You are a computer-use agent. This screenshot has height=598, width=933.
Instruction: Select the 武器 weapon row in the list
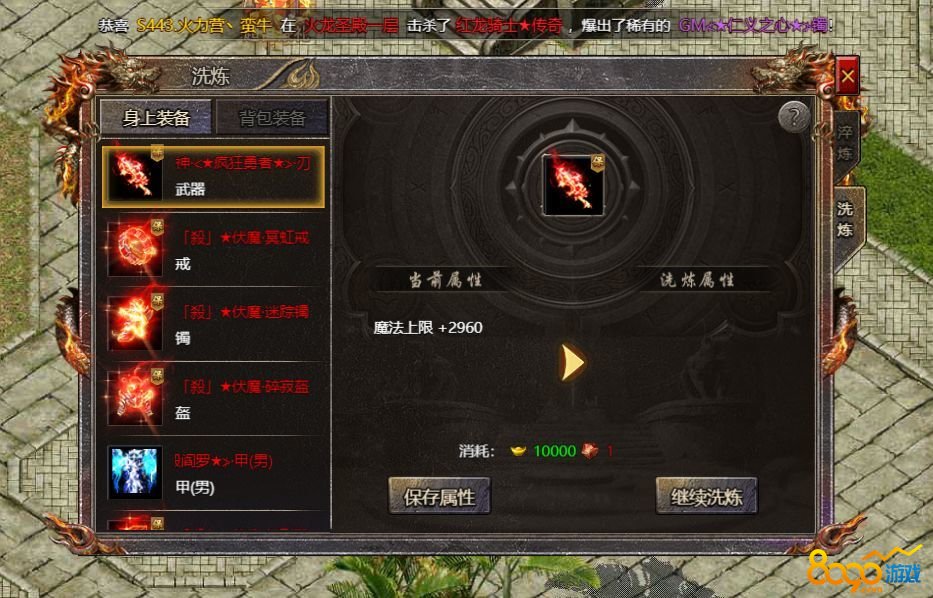212,176
